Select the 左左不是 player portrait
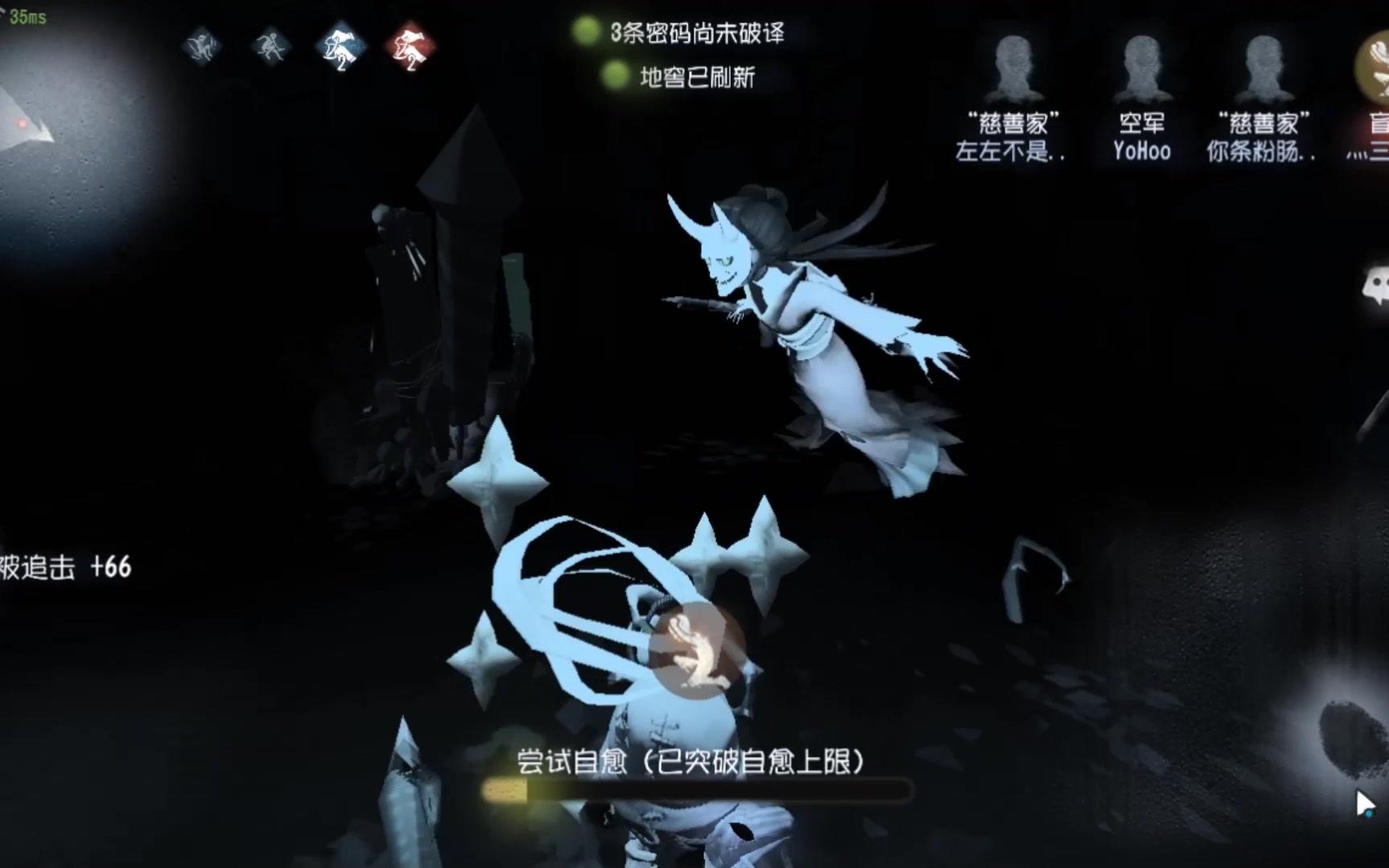This screenshot has width=1389, height=868. coord(1016,64)
